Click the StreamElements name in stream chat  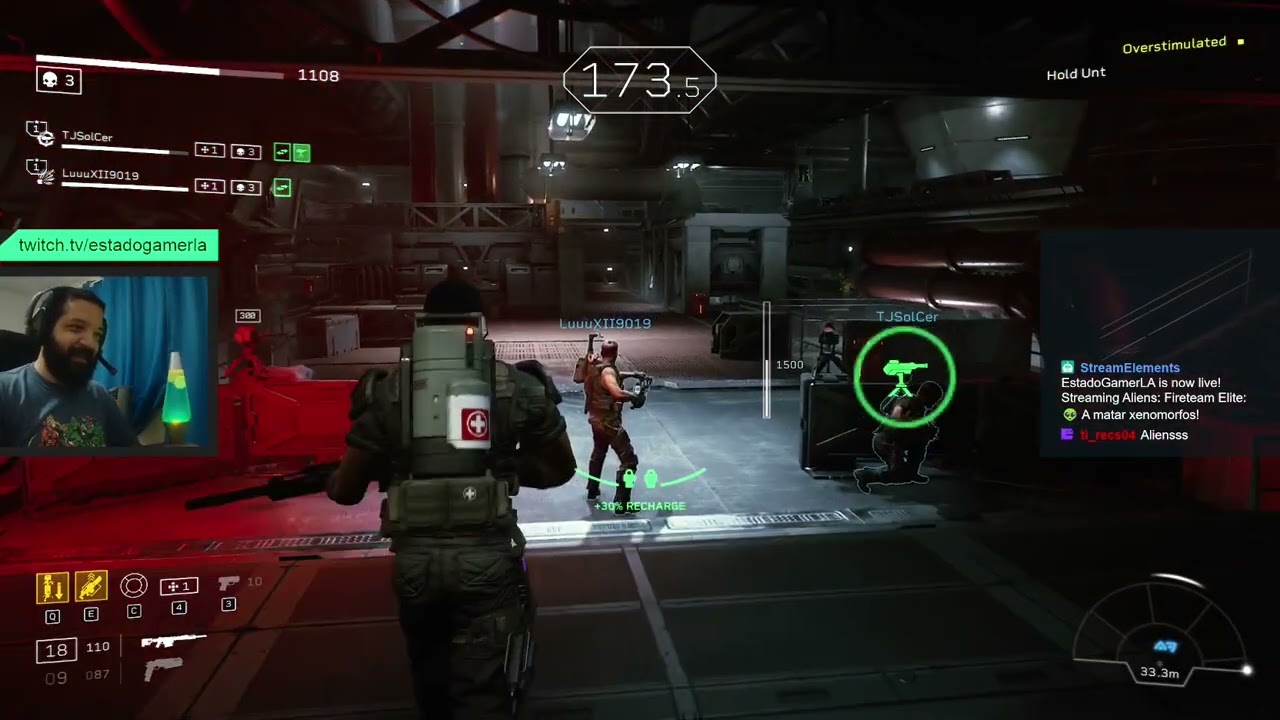coord(1129,368)
